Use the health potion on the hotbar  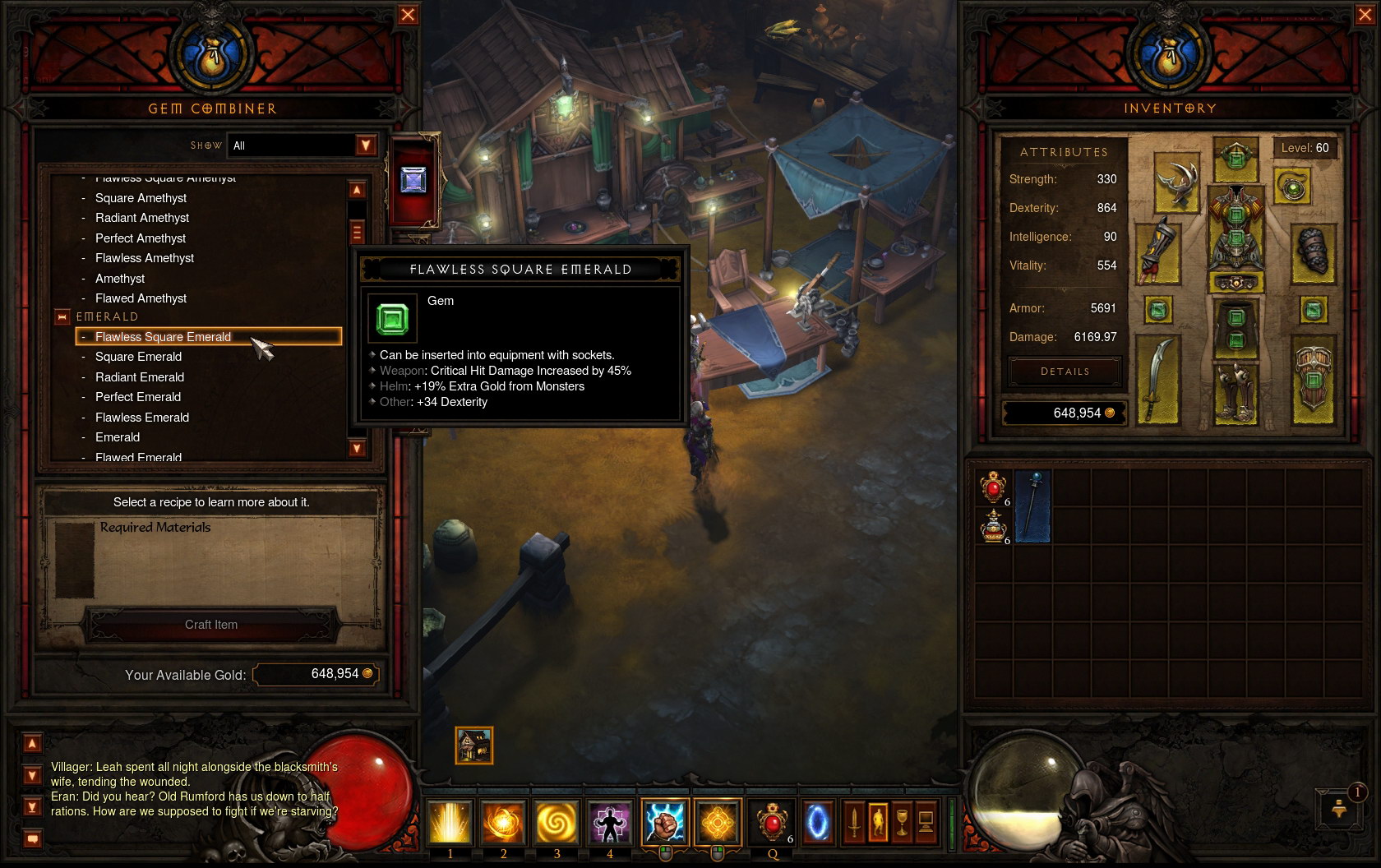772,822
